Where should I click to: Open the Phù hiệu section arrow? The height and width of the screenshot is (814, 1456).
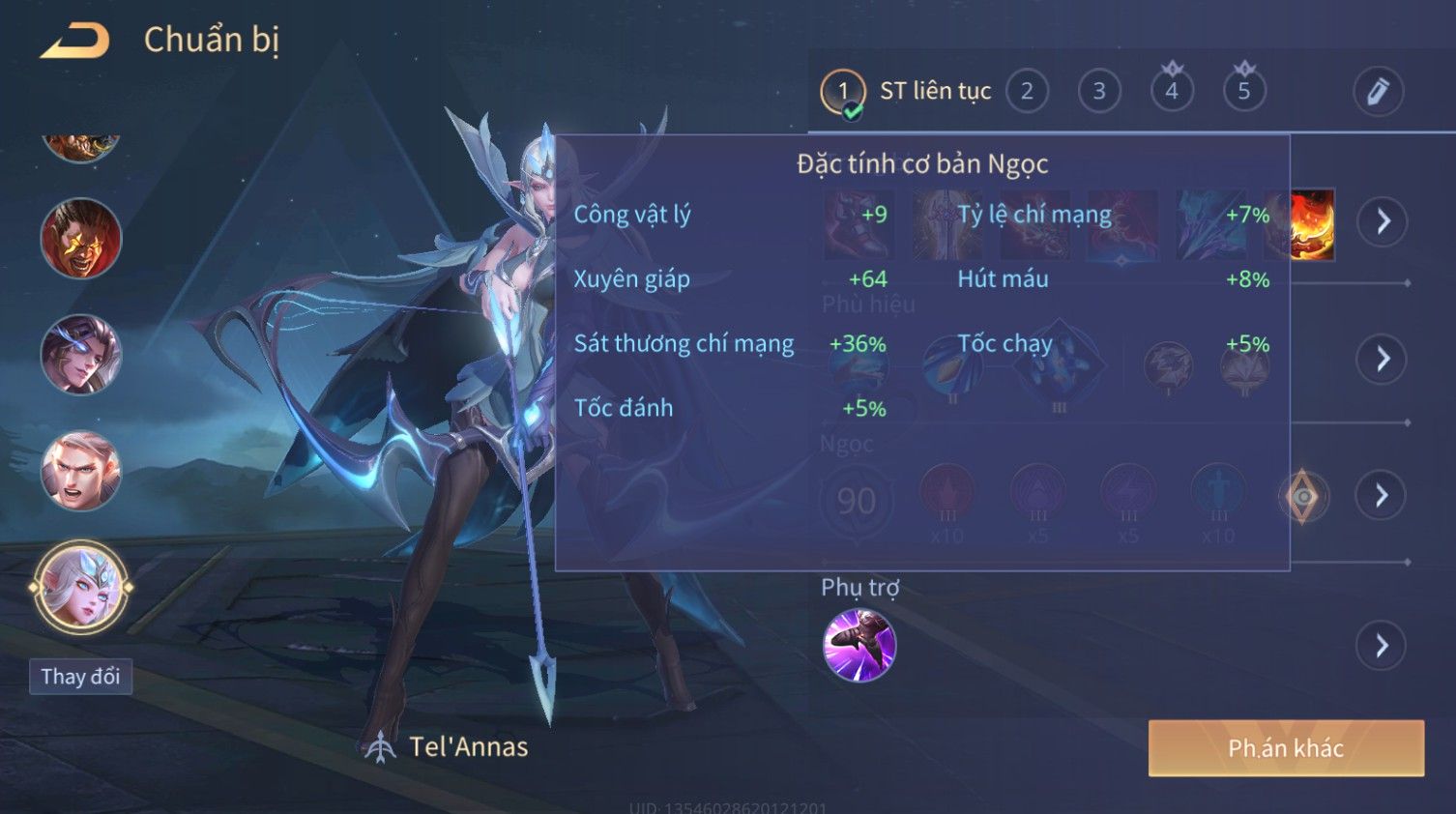(x=1383, y=359)
